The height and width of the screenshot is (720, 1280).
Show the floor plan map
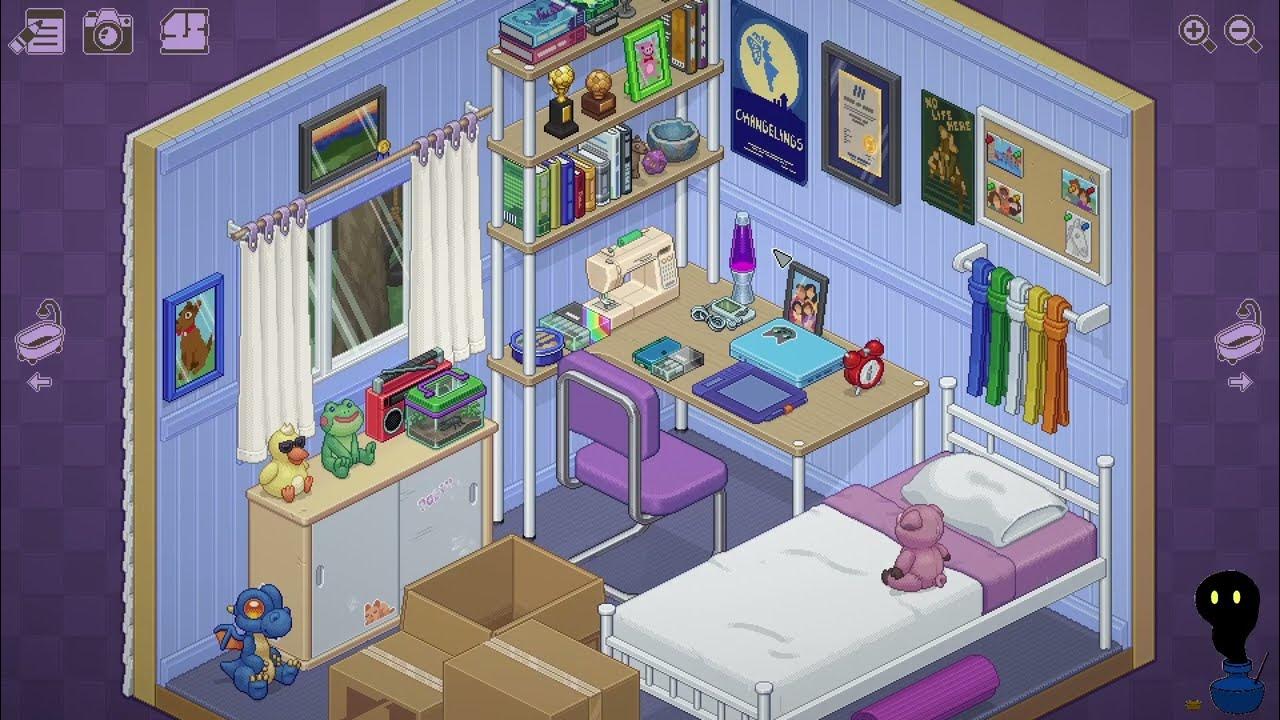184,31
